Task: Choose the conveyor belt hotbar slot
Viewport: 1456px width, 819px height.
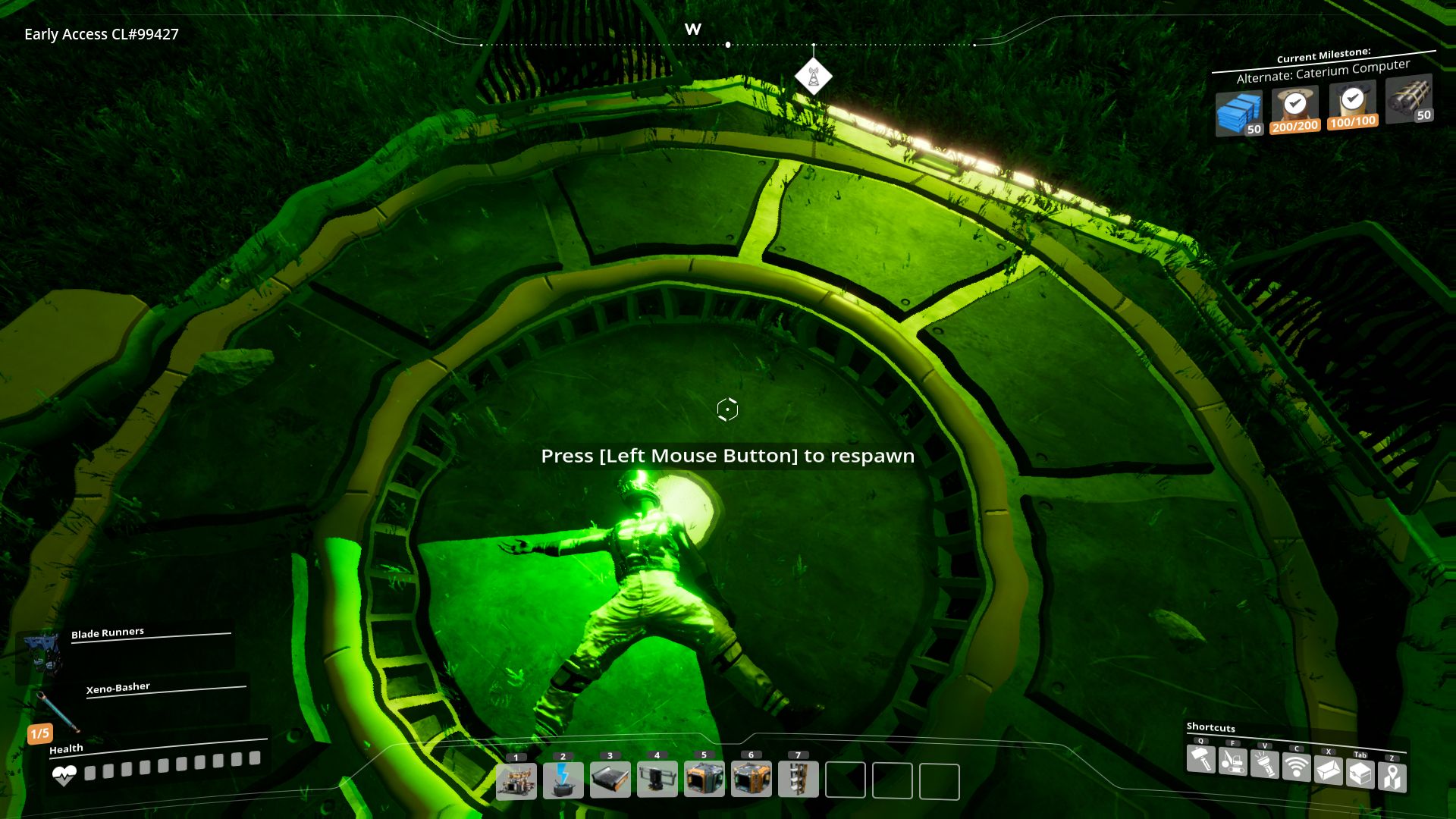Action: tap(610, 781)
